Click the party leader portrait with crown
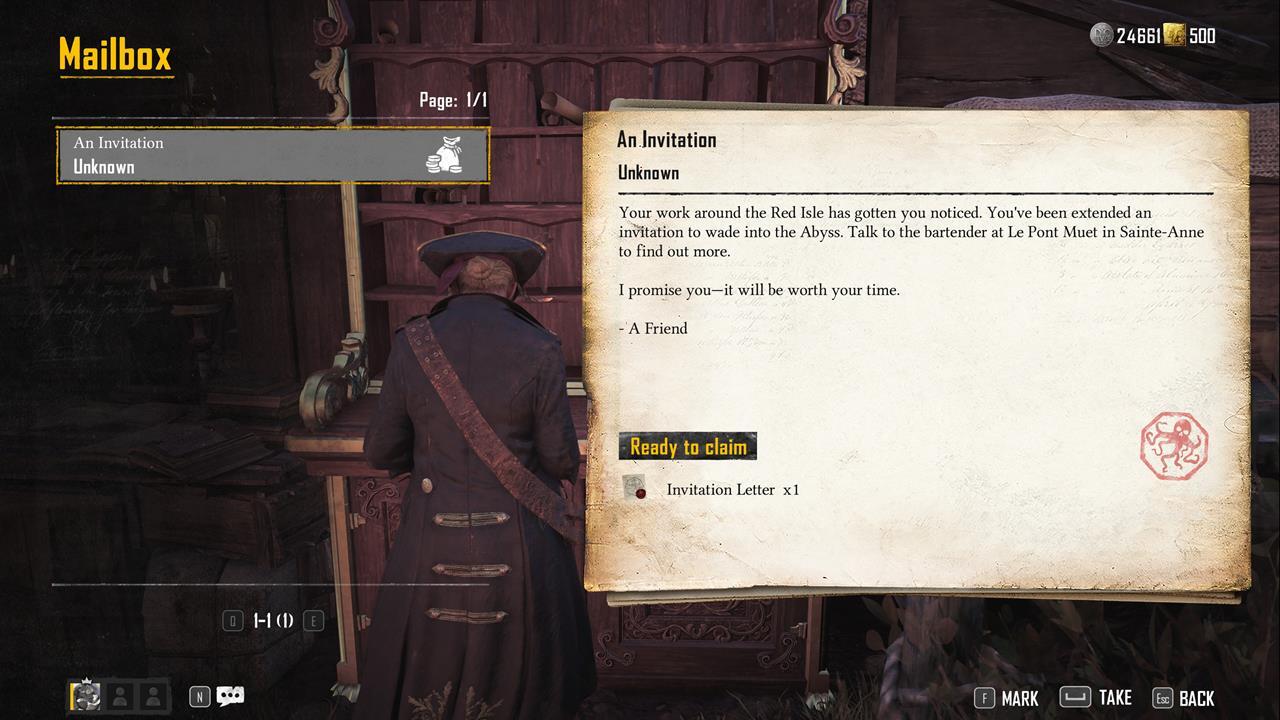 tap(84, 695)
